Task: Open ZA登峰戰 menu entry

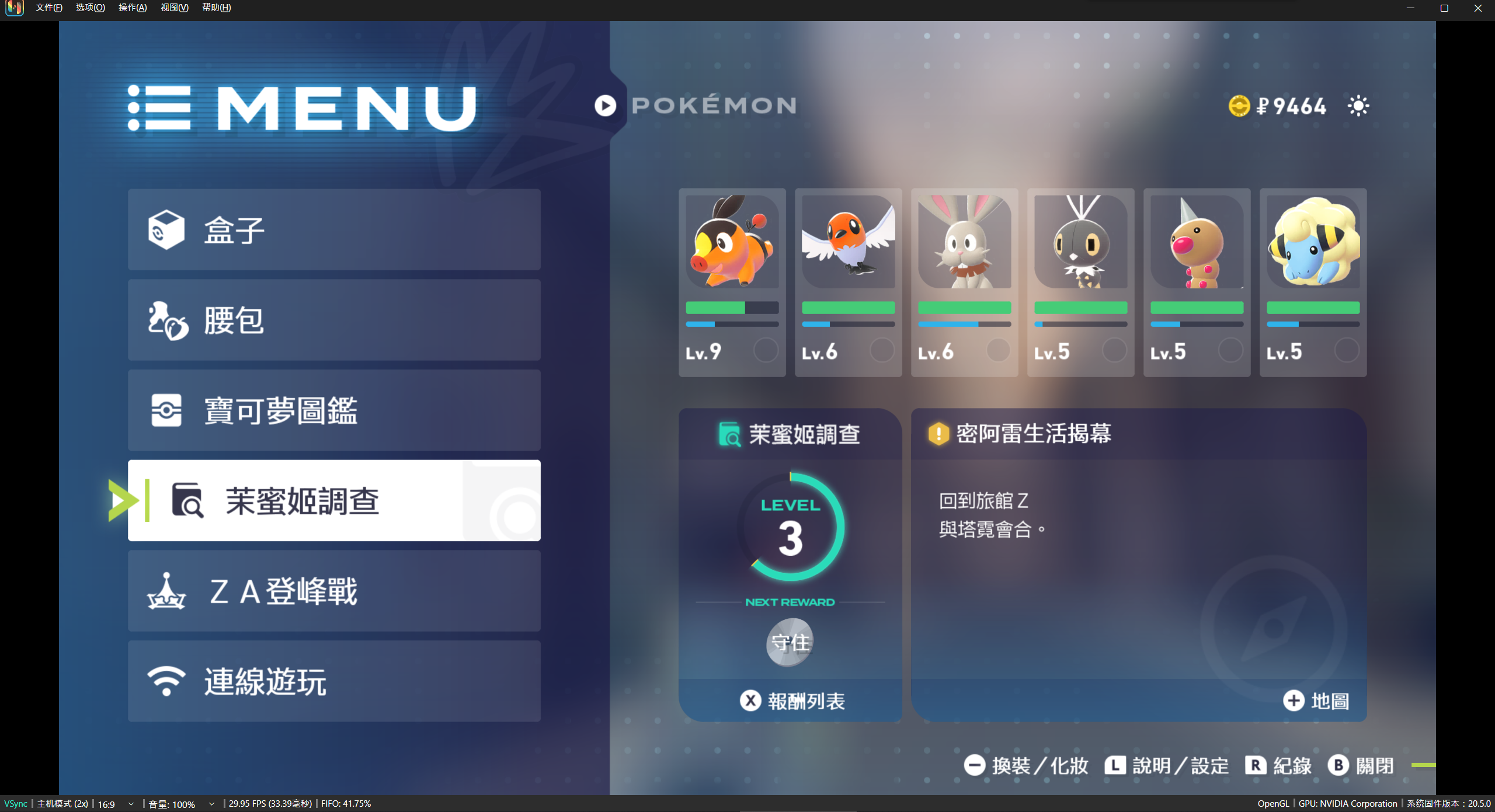Action: (x=334, y=591)
